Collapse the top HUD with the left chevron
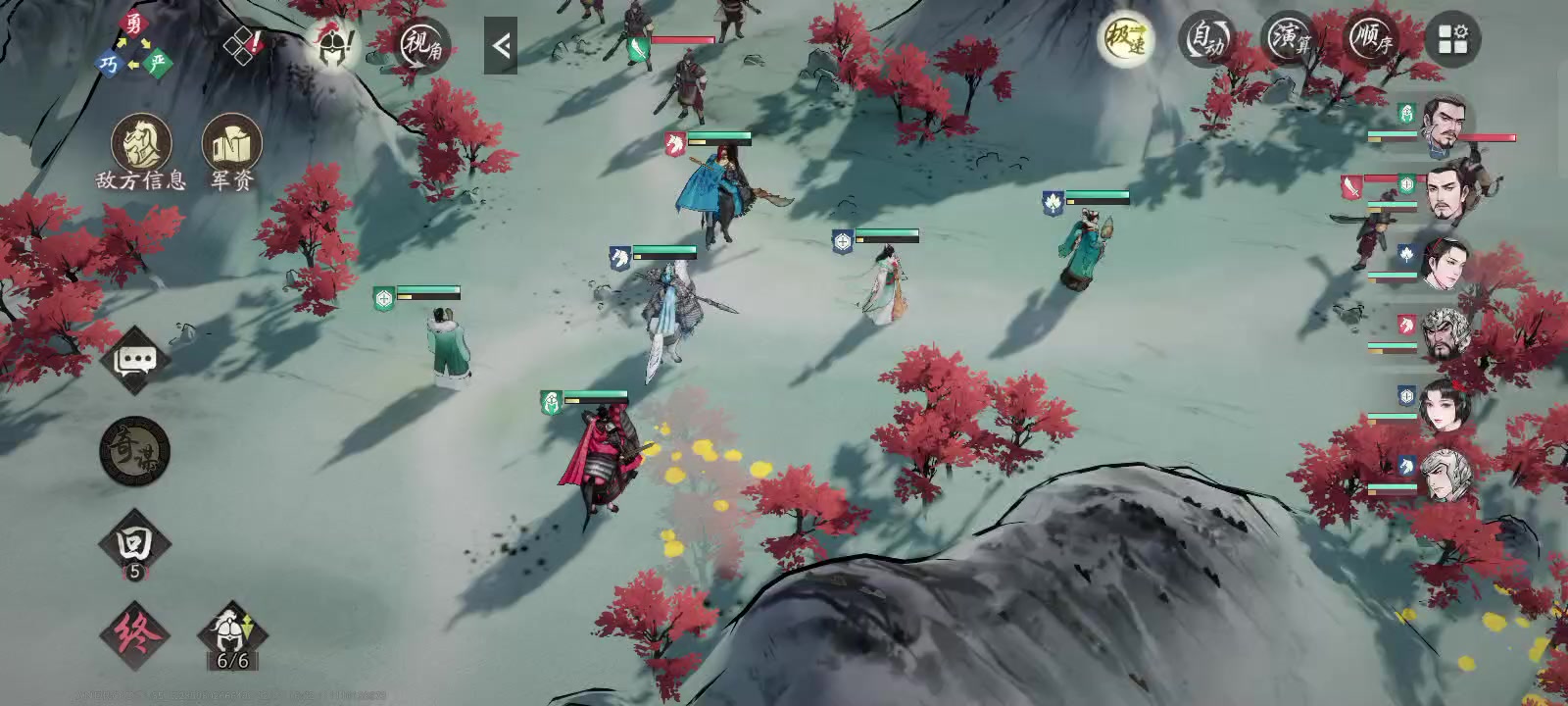The height and width of the screenshot is (706, 1568). (503, 44)
